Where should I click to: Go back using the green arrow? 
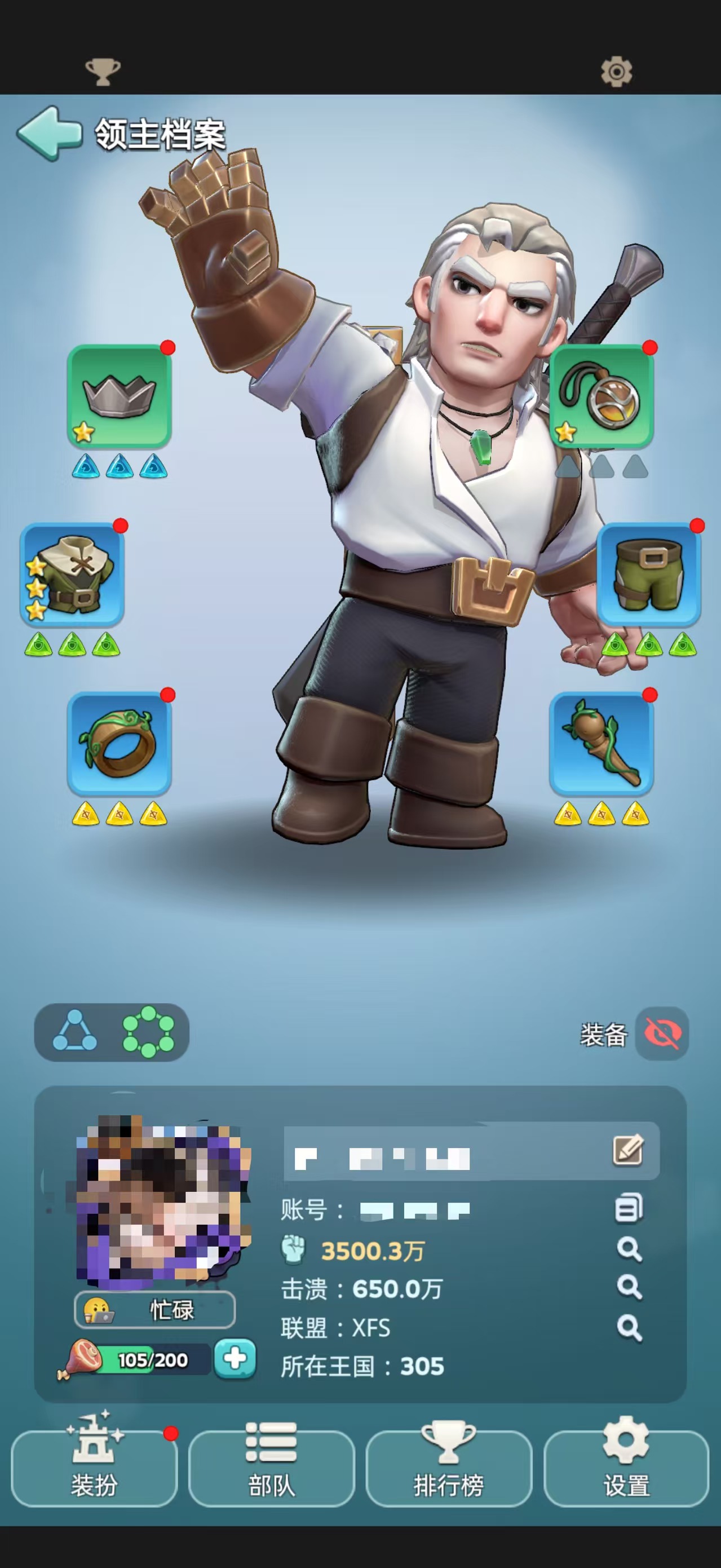point(48,133)
